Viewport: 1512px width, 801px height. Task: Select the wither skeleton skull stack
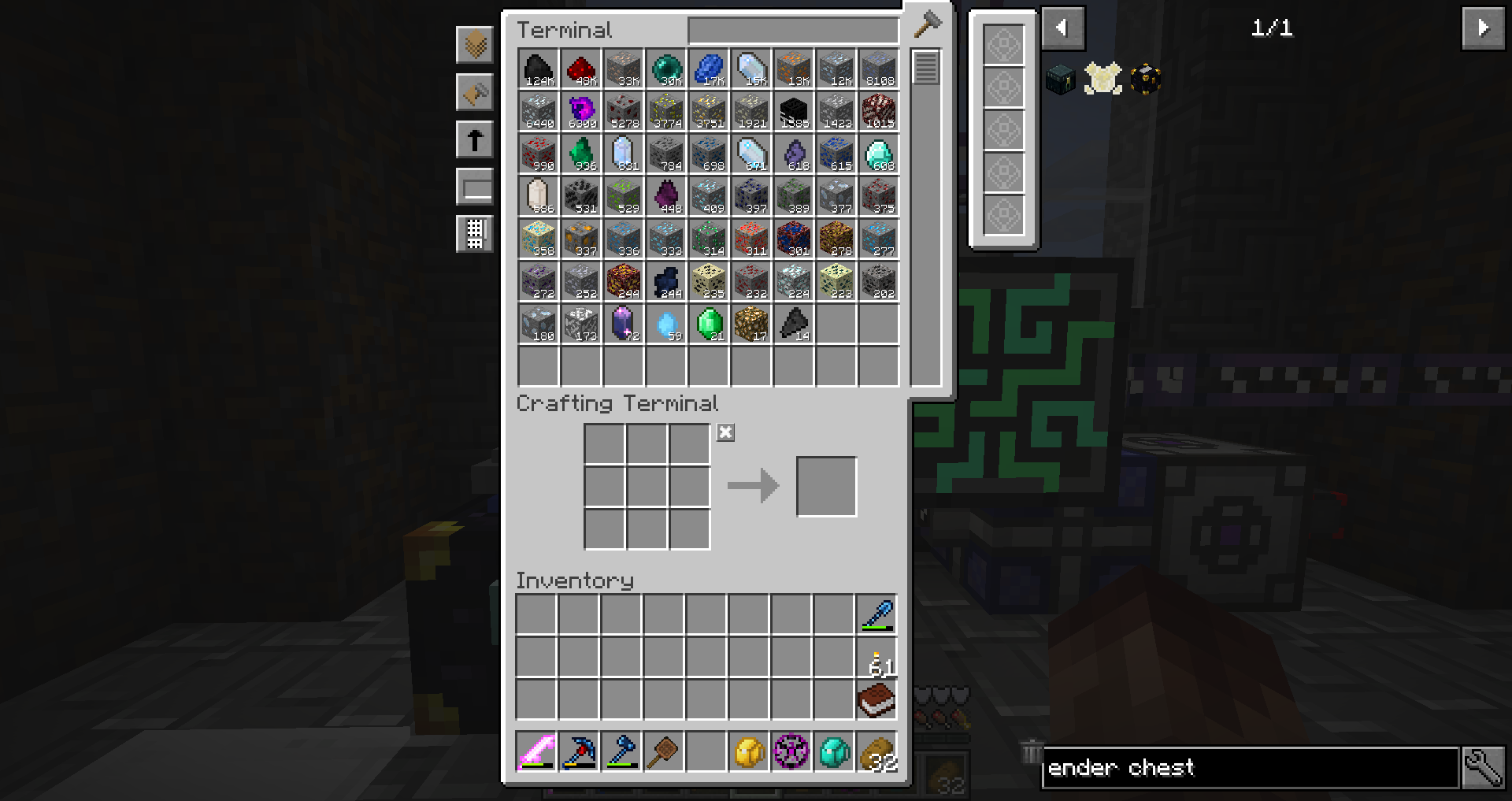[x=794, y=112]
